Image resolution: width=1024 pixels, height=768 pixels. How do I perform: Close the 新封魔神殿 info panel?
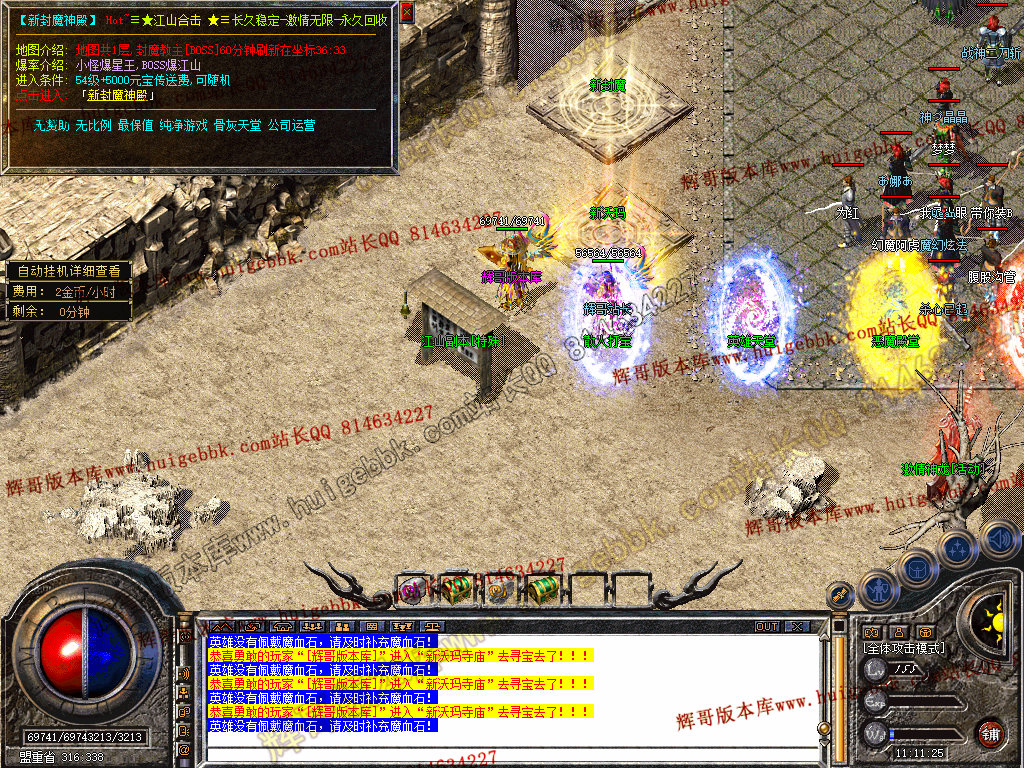(407, 13)
